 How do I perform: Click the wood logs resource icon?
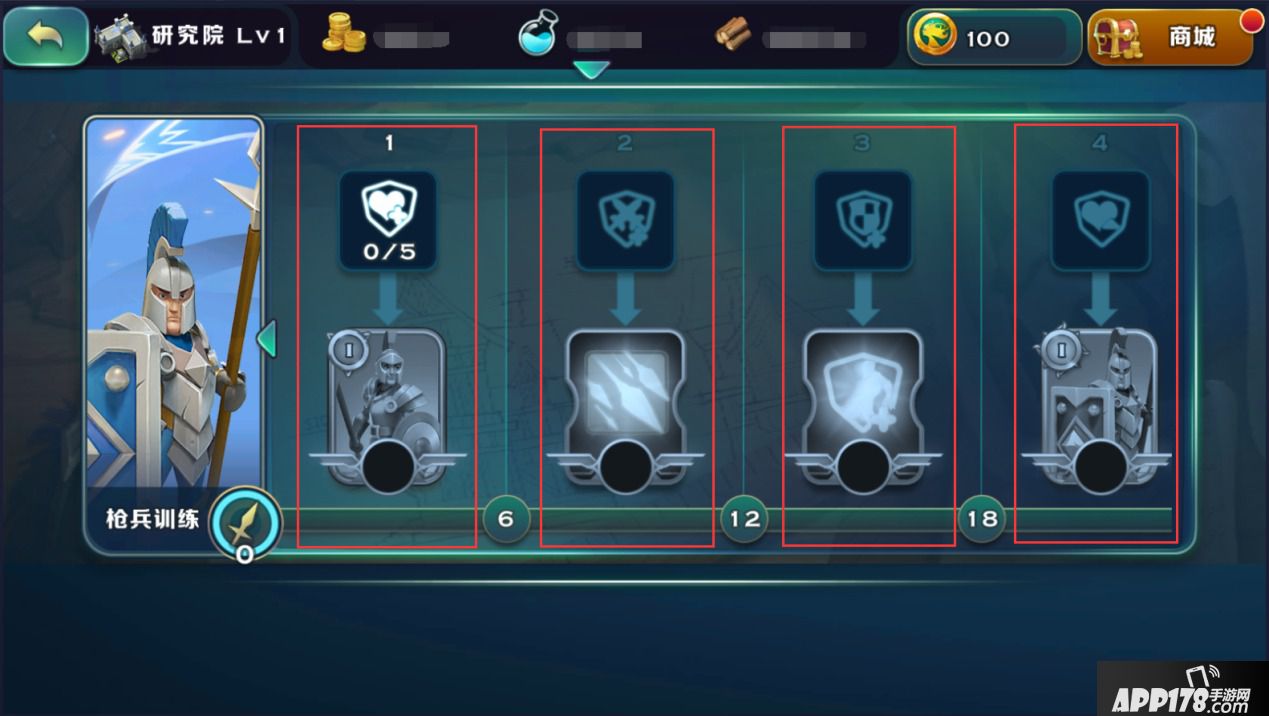click(733, 36)
